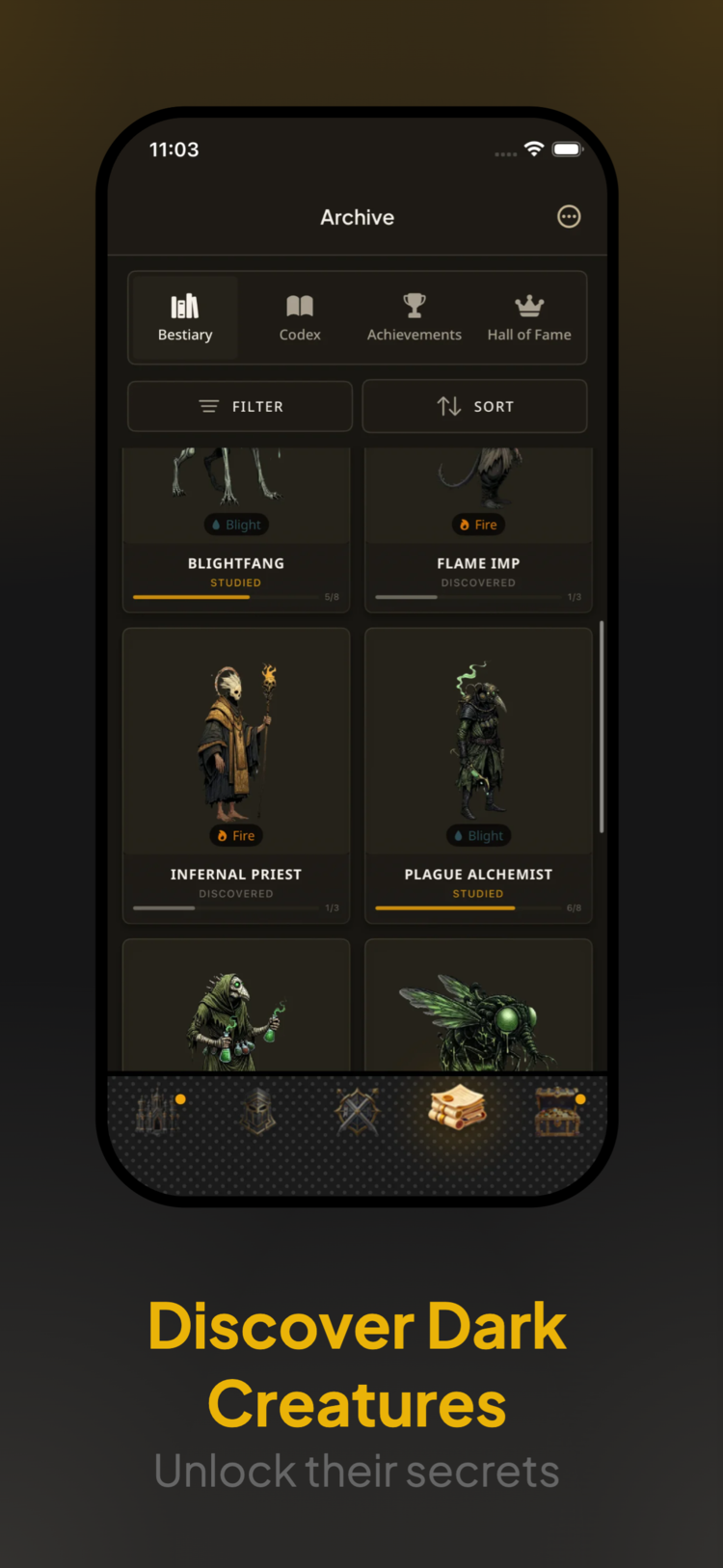The width and height of the screenshot is (723, 1568).
Task: Select the Flame Imp creature card
Action: click(x=478, y=530)
